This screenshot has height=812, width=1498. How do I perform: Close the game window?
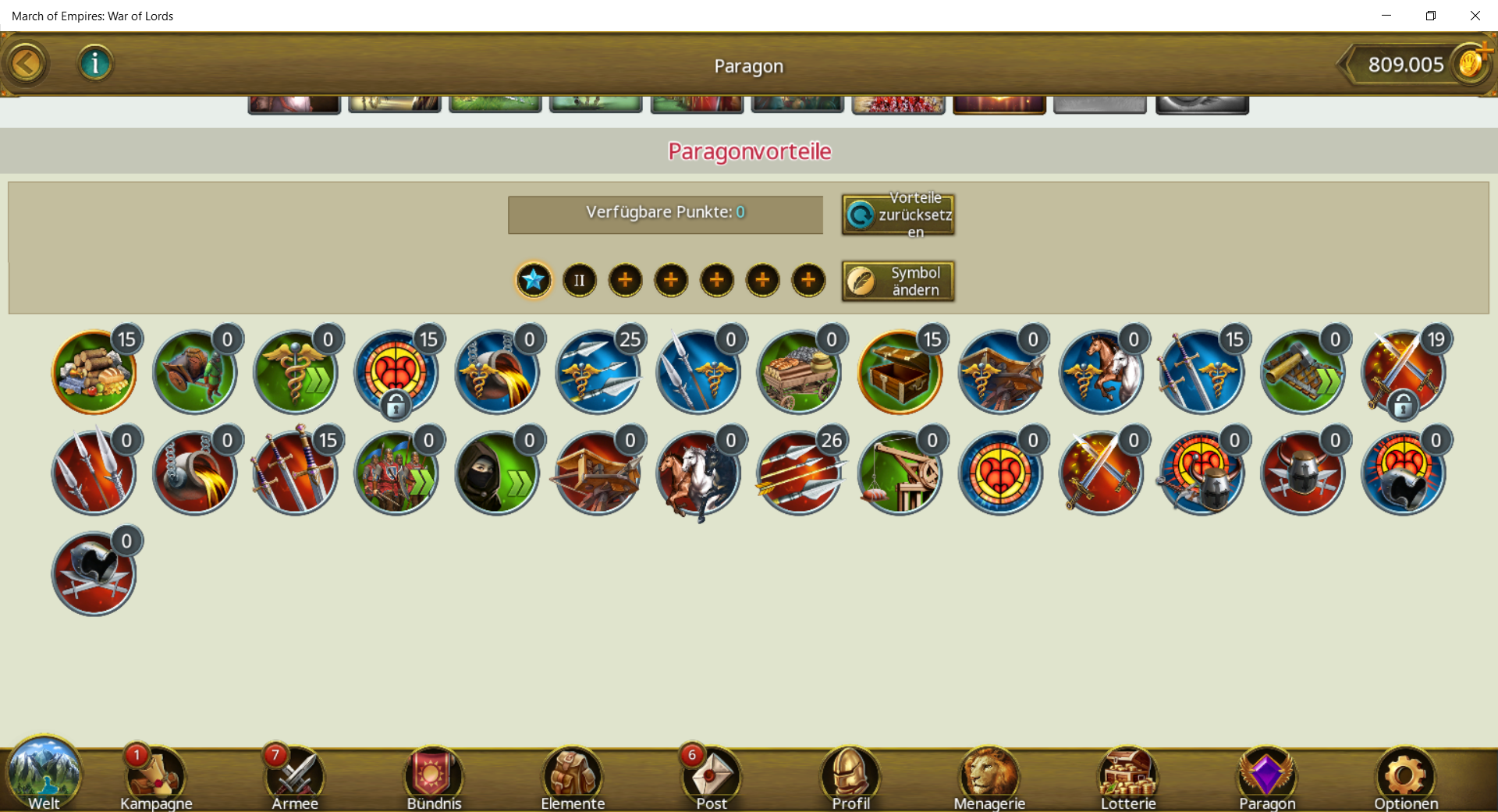(x=1475, y=16)
